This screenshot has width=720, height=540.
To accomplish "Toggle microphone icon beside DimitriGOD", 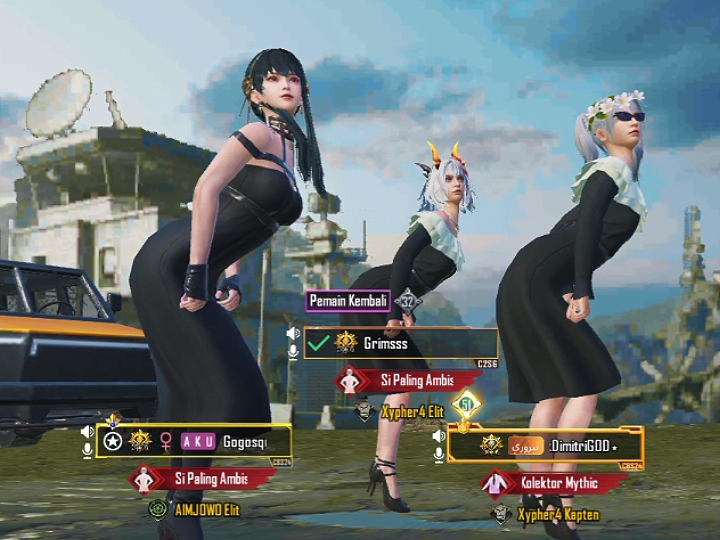I will [438, 454].
